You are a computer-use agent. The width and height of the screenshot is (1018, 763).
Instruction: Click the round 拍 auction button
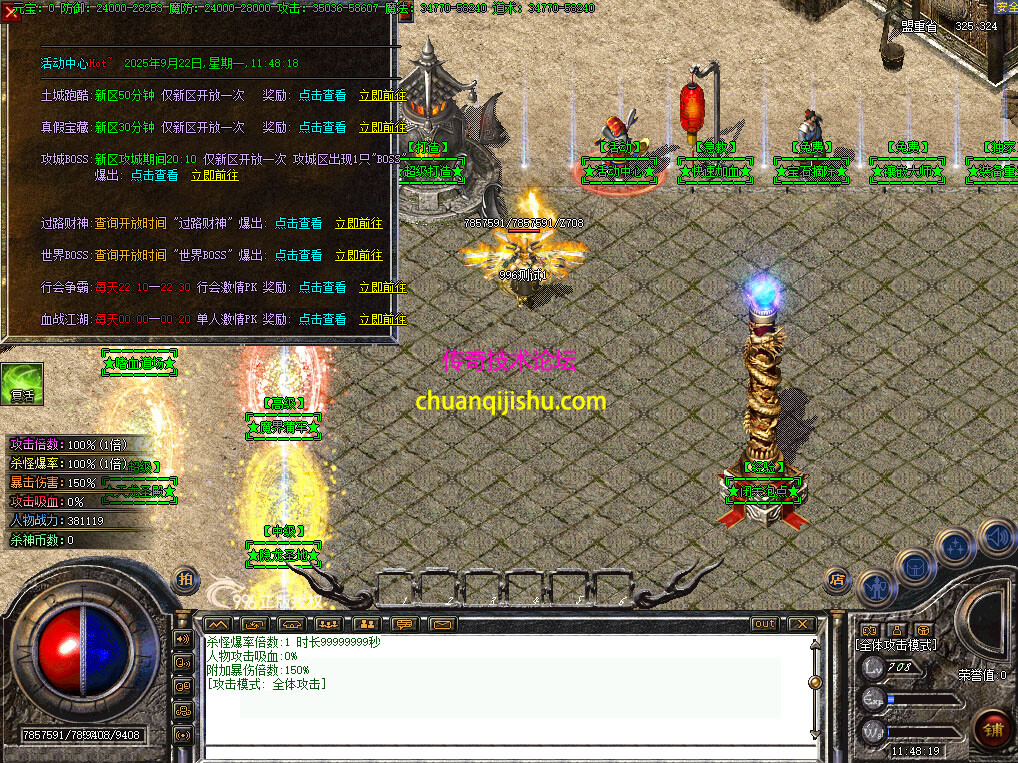pos(186,578)
